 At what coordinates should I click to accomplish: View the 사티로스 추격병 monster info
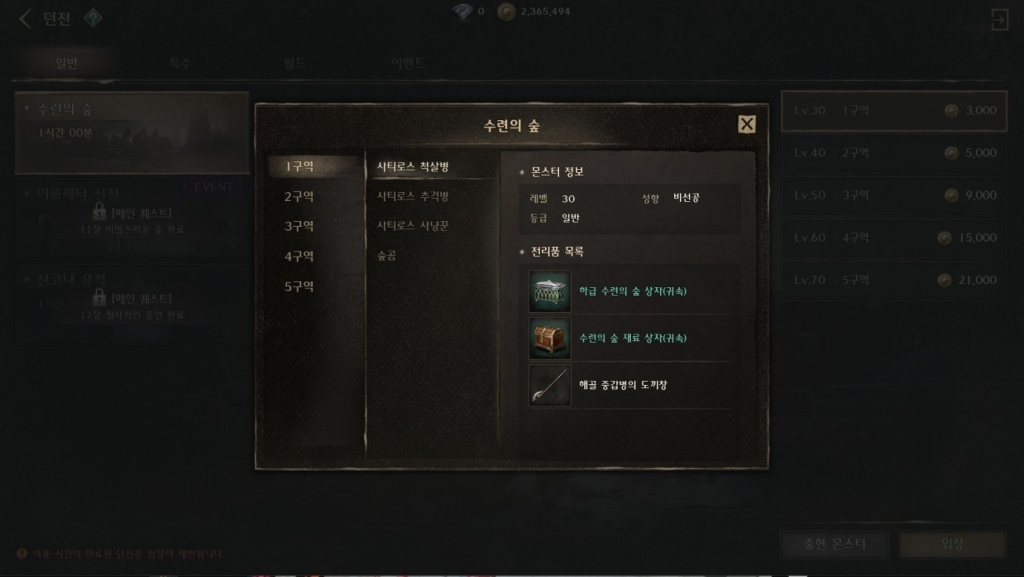[x=413, y=196]
